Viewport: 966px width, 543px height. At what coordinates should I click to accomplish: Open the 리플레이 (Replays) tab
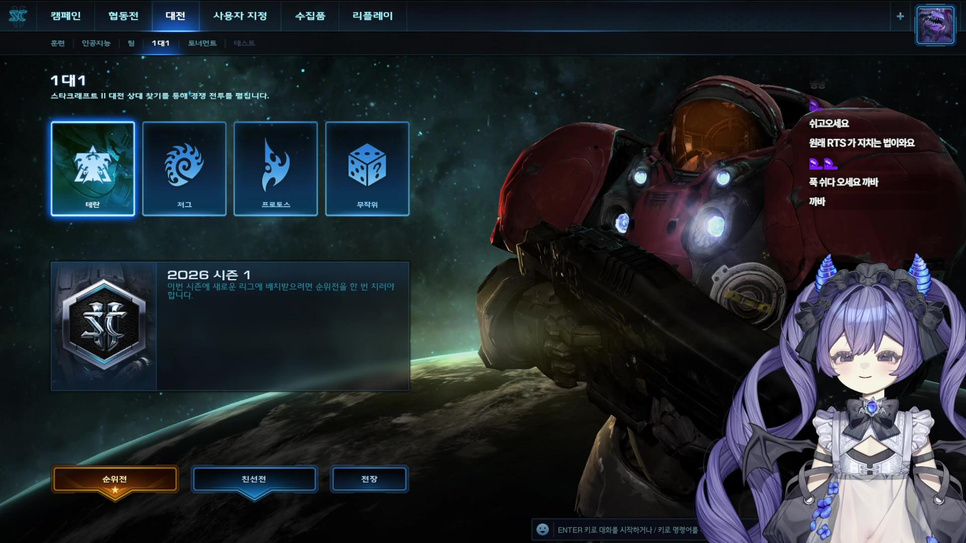tap(373, 16)
